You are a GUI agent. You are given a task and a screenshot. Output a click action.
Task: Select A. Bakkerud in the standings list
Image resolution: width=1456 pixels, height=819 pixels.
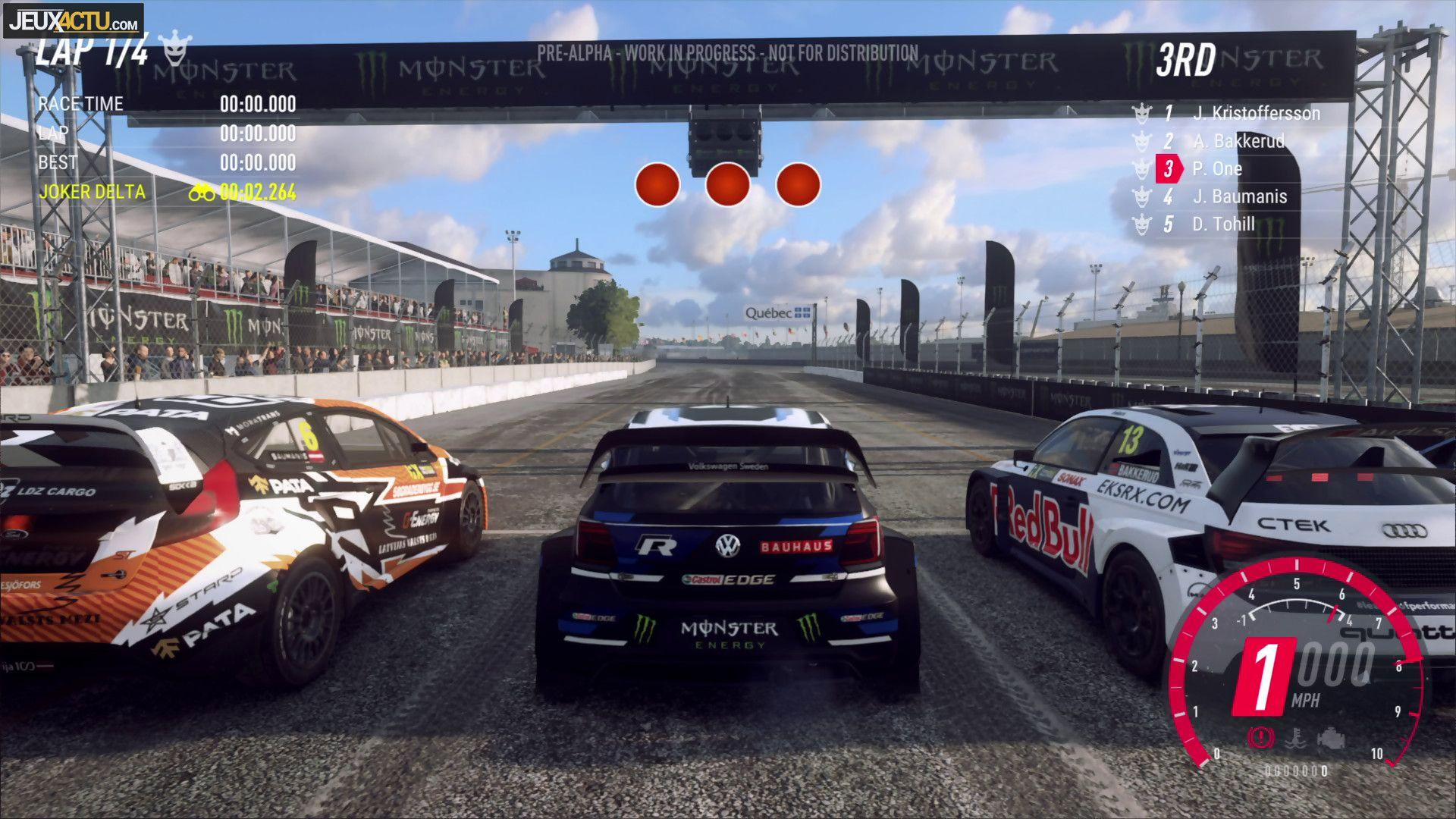tap(1238, 141)
